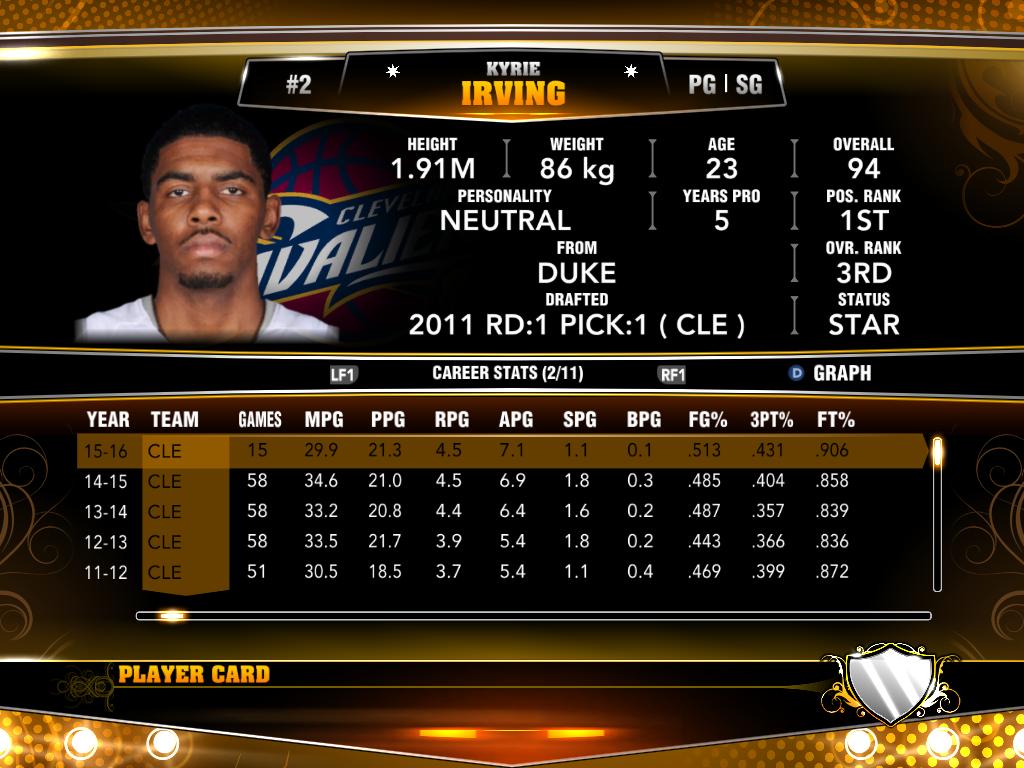Viewport: 1024px width, 768px height.
Task: Select the 15-16 season stats row
Action: coord(500,450)
